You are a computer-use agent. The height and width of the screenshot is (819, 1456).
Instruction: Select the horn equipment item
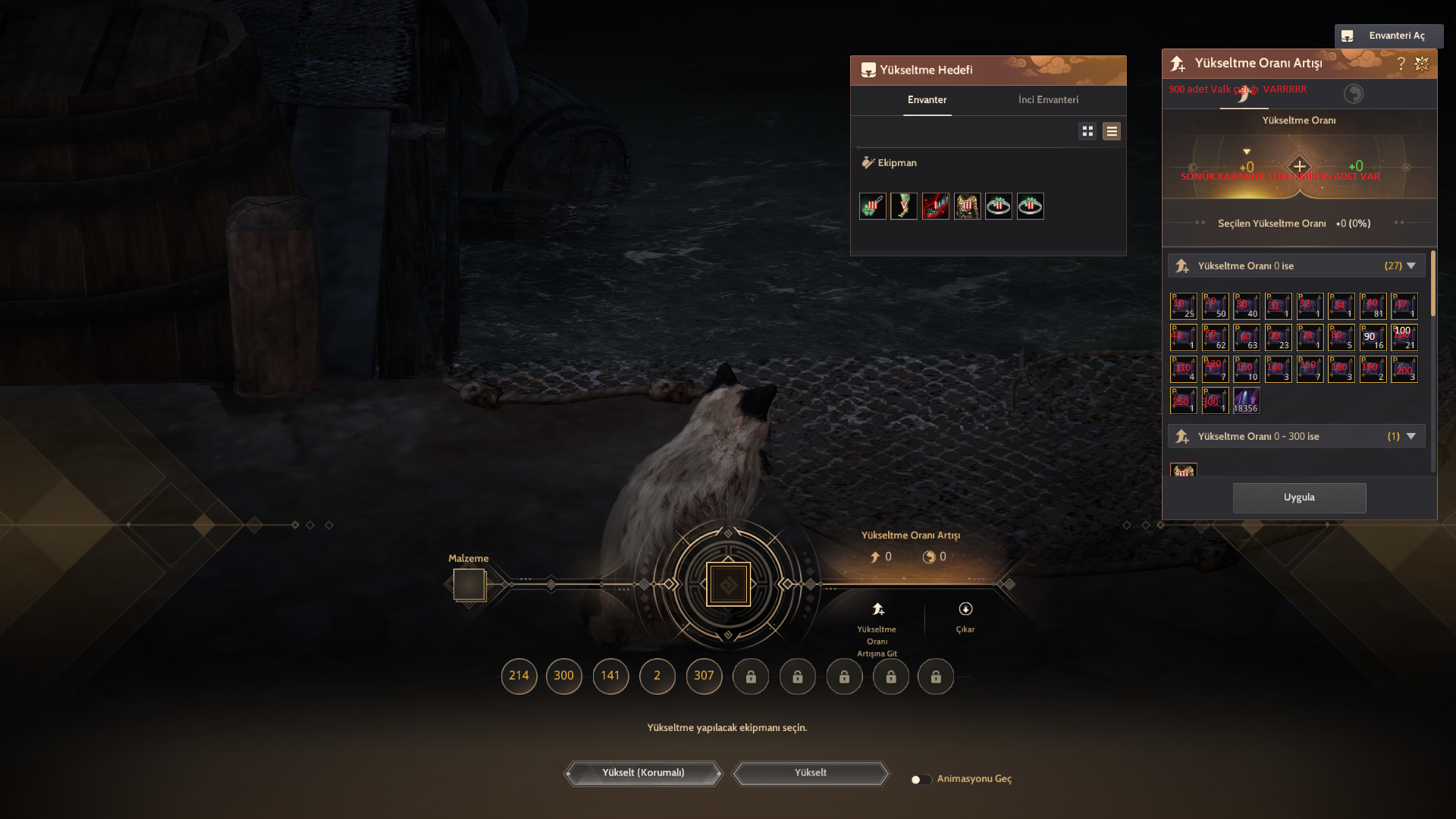click(904, 206)
